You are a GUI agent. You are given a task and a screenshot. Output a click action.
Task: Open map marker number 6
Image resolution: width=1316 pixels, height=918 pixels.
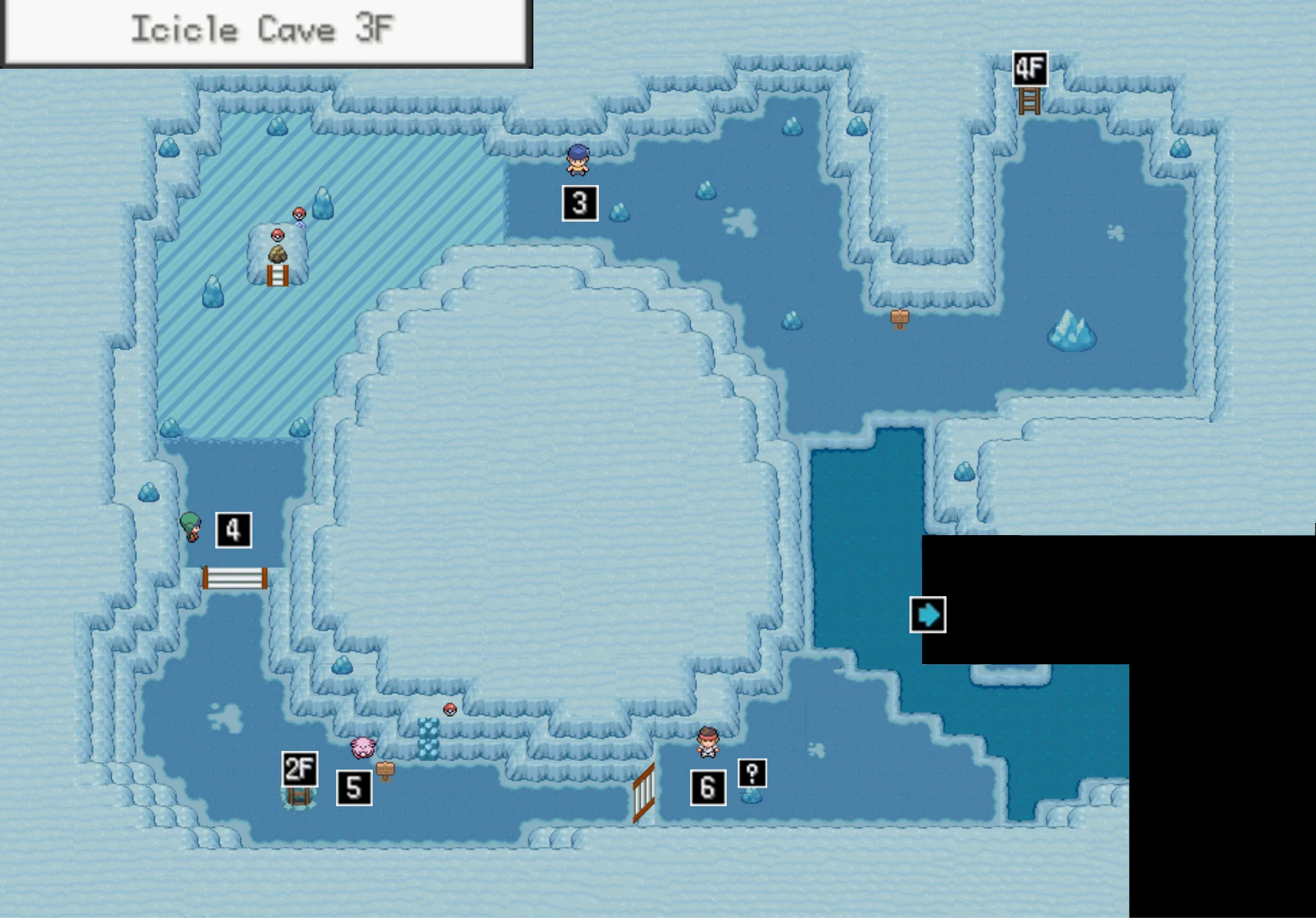click(707, 788)
